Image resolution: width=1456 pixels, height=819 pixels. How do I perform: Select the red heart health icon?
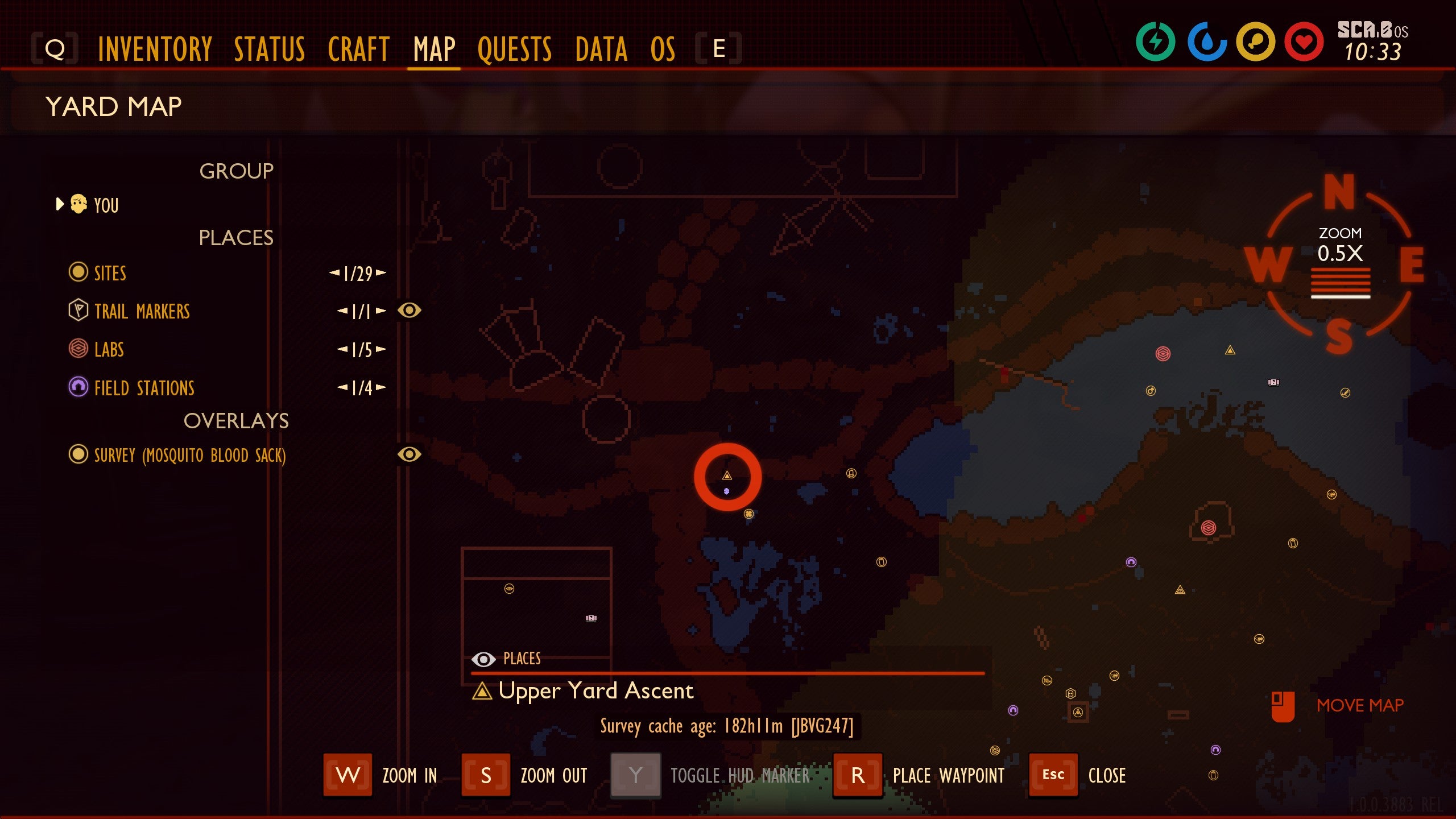[x=1305, y=40]
